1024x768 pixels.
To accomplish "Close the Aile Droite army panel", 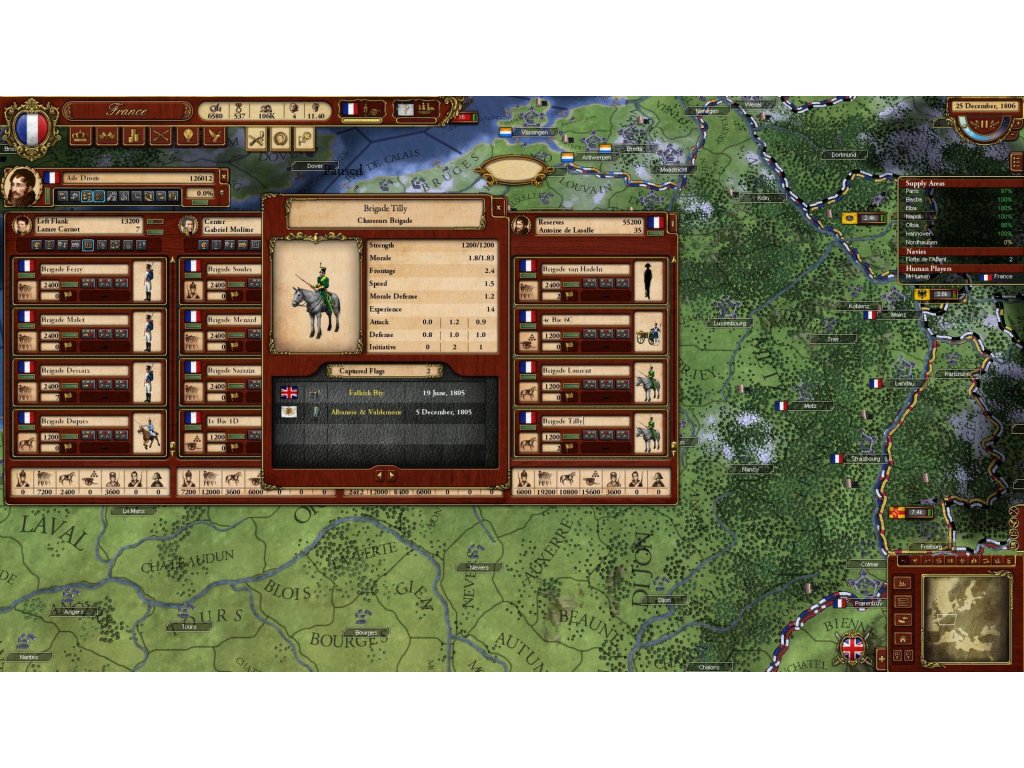I will [x=225, y=177].
